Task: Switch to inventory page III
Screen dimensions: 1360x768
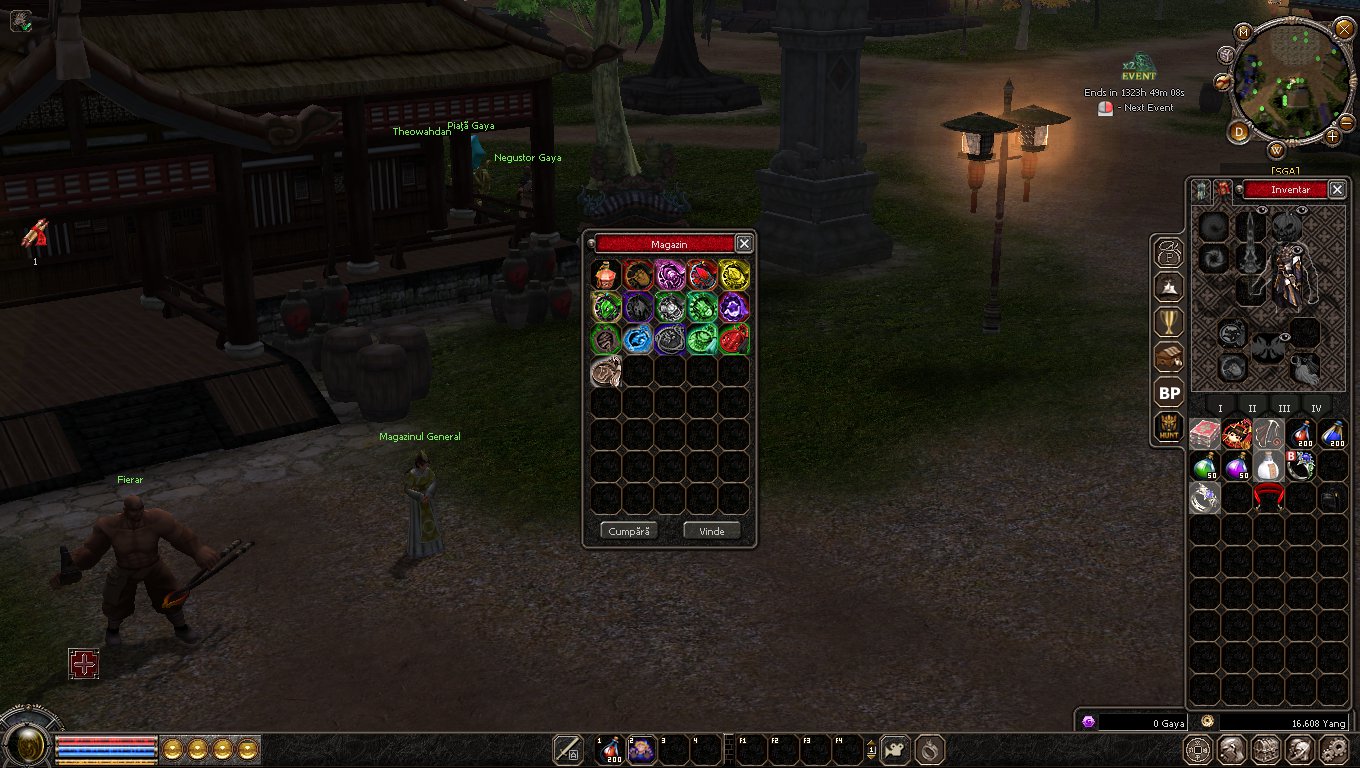Action: 1284,408
